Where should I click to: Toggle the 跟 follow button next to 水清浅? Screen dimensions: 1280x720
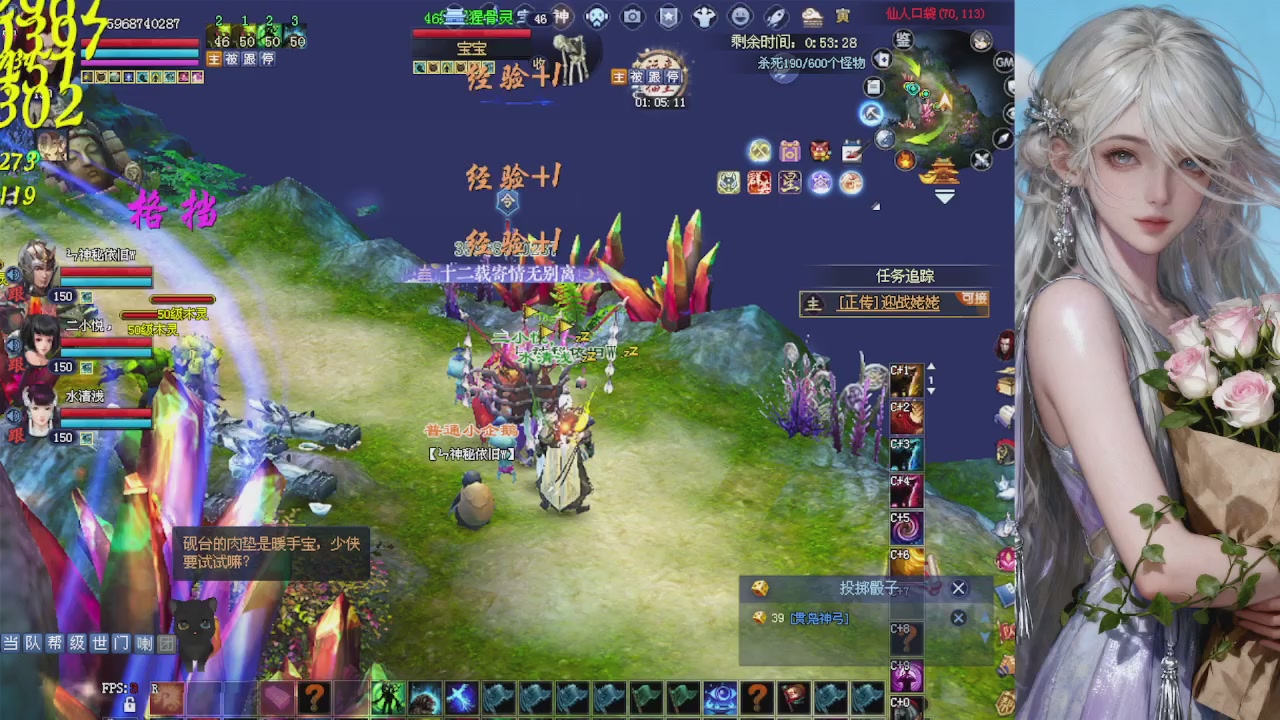click(x=19, y=433)
